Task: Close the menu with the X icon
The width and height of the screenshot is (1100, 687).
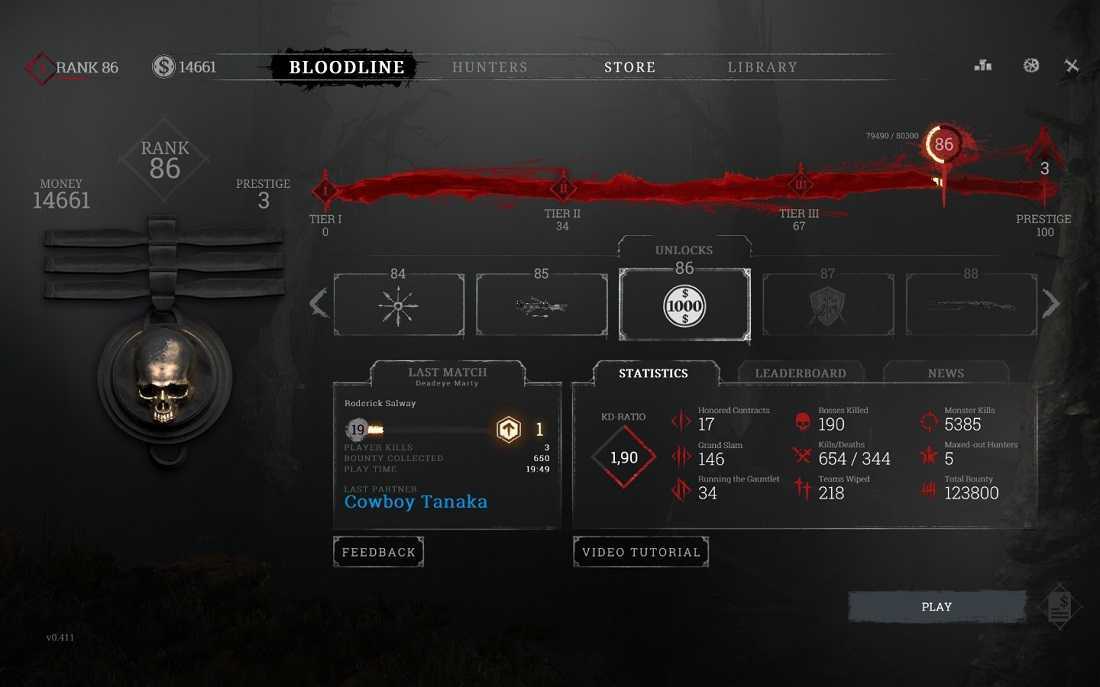Action: [1072, 66]
